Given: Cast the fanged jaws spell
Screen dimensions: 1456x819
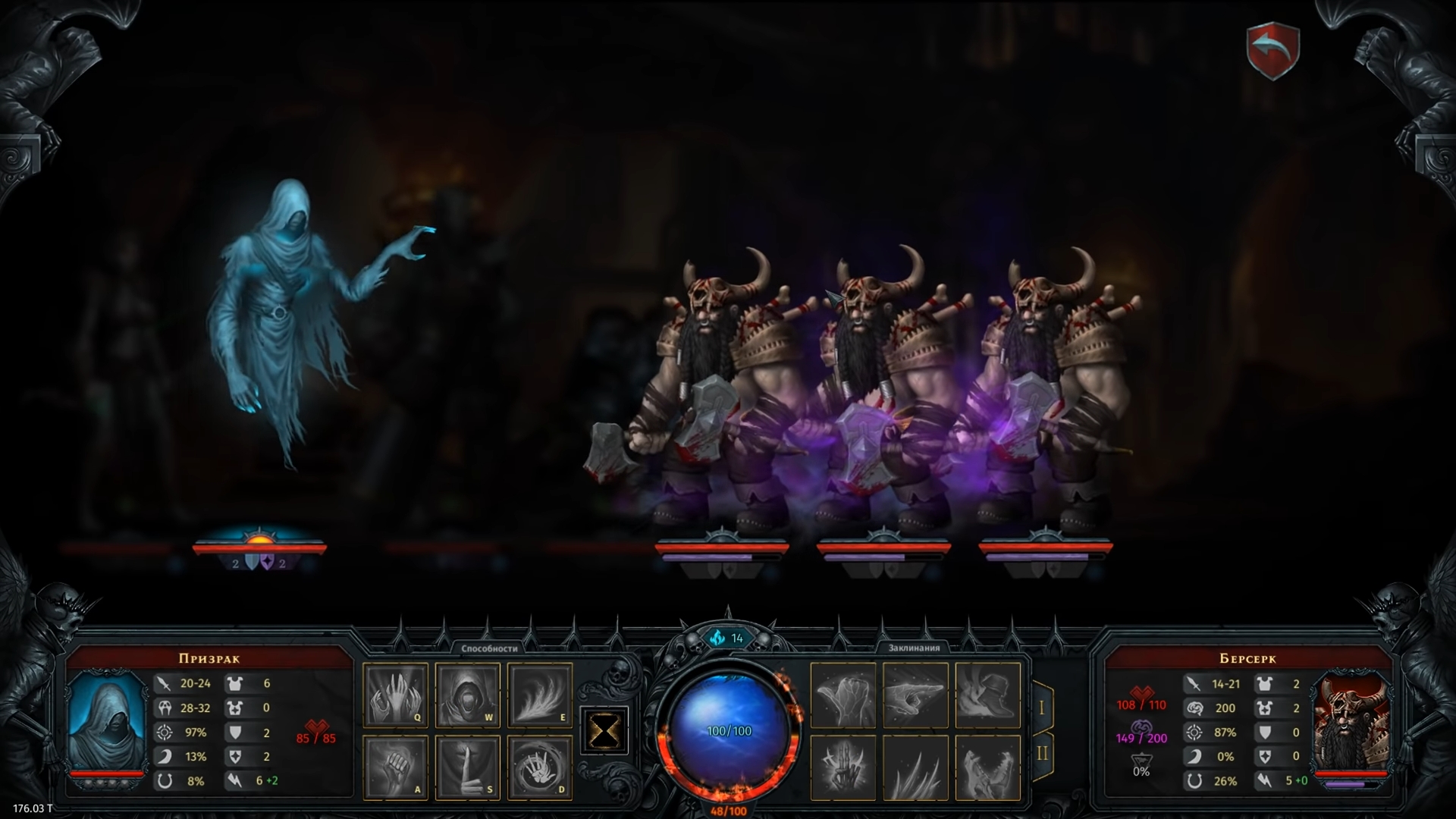Looking at the screenshot, I should pos(987,767).
